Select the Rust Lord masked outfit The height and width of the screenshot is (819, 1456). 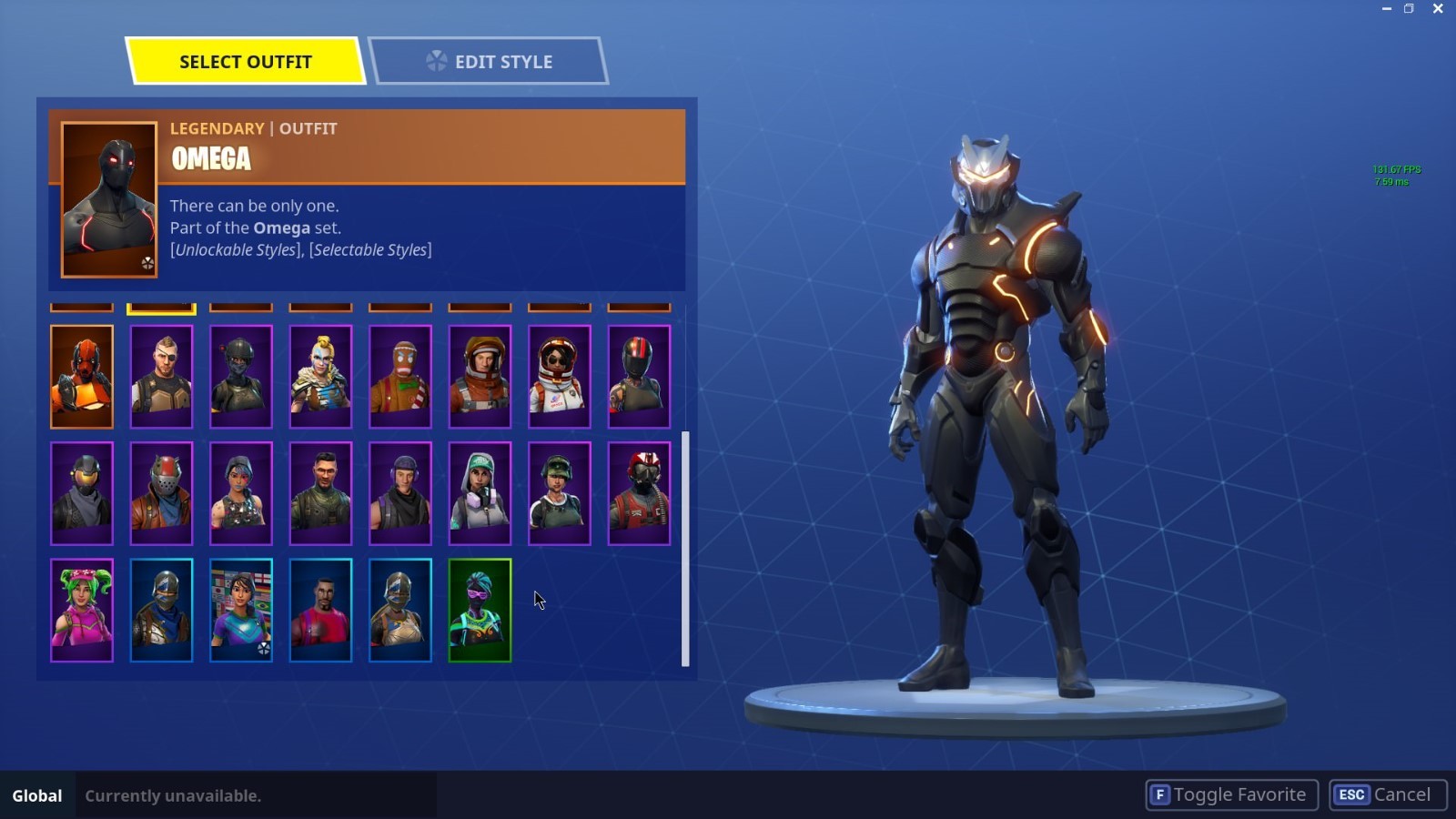coord(161,493)
